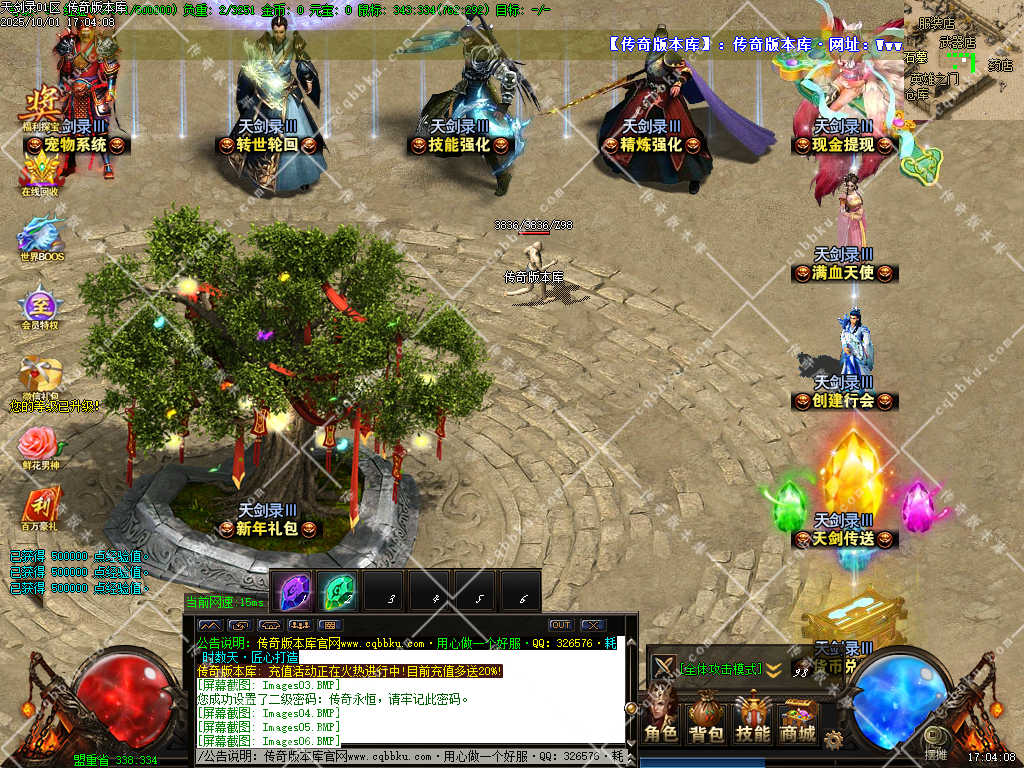The height and width of the screenshot is (768, 1024).
Task: Open the minimap in the corner
Action: 963,60
